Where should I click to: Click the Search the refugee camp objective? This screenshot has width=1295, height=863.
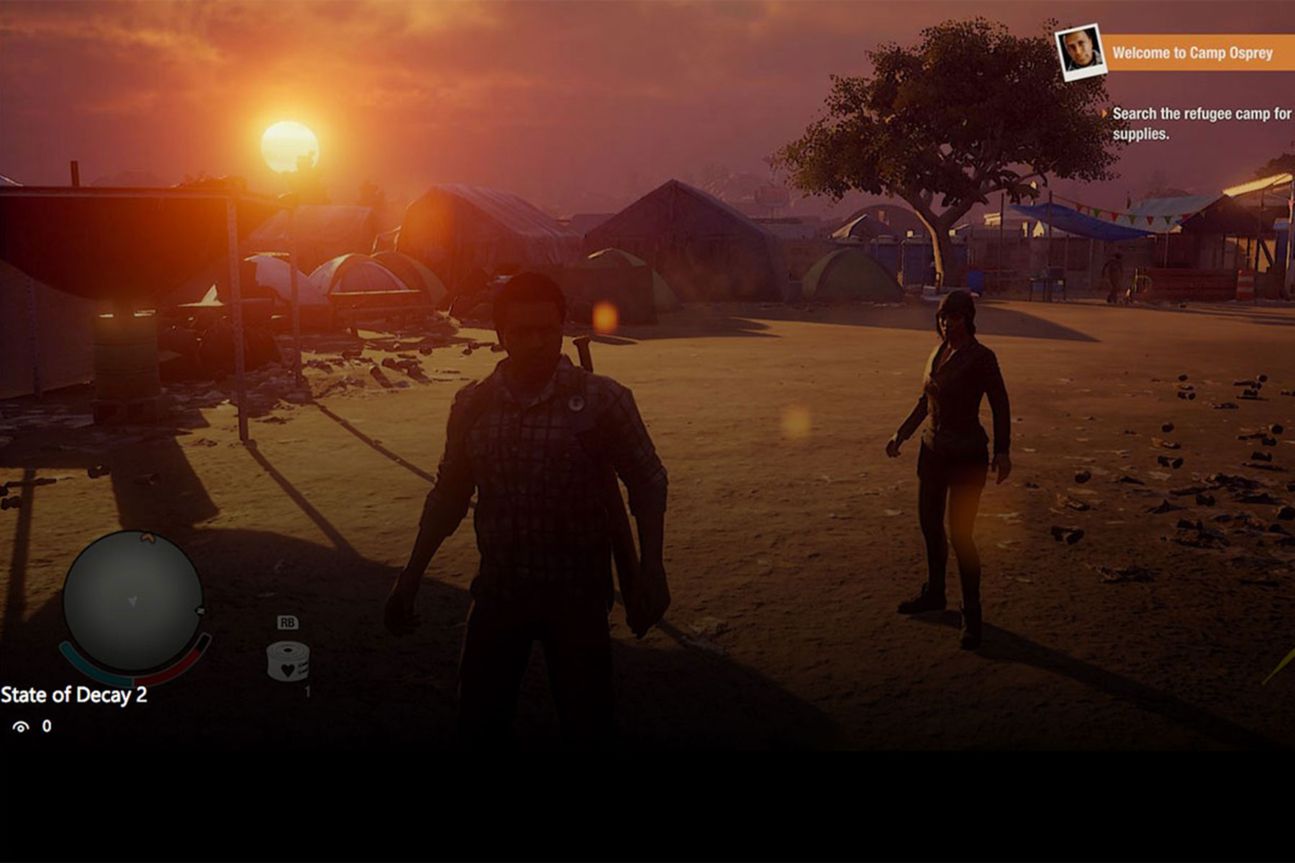(x=1200, y=113)
